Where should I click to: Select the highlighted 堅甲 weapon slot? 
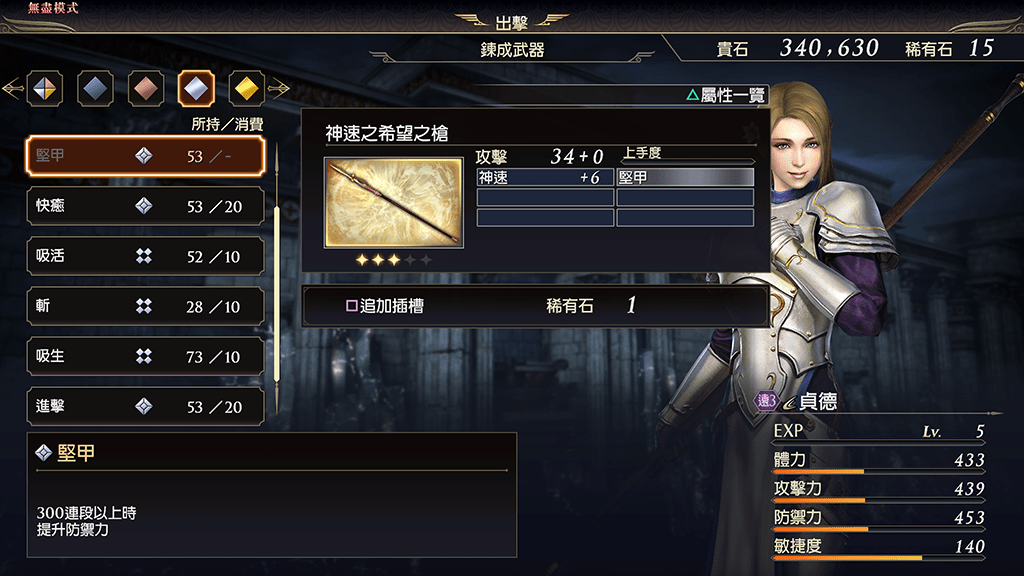[x=685, y=177]
